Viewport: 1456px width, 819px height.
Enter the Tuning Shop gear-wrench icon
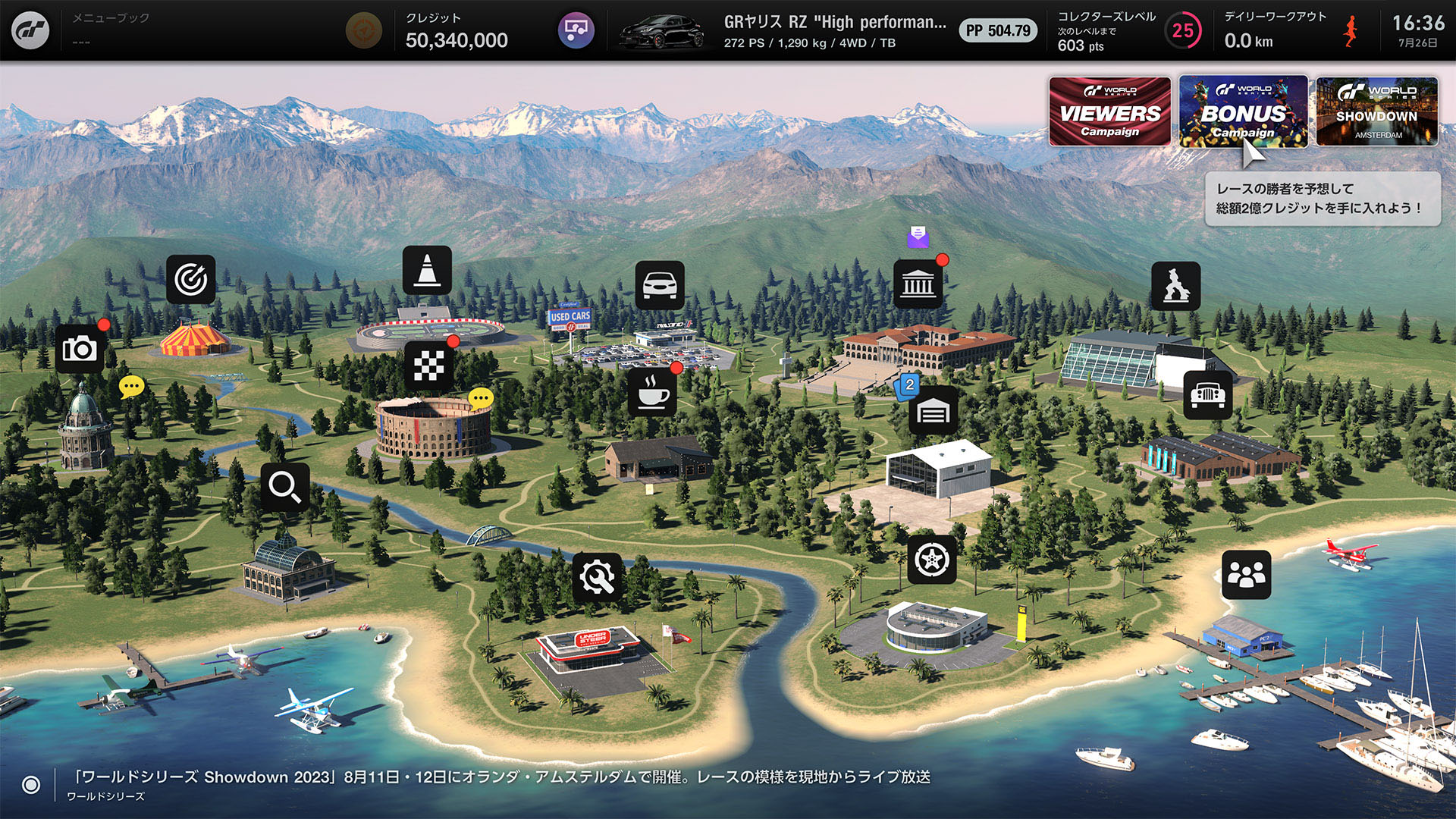coord(597,577)
